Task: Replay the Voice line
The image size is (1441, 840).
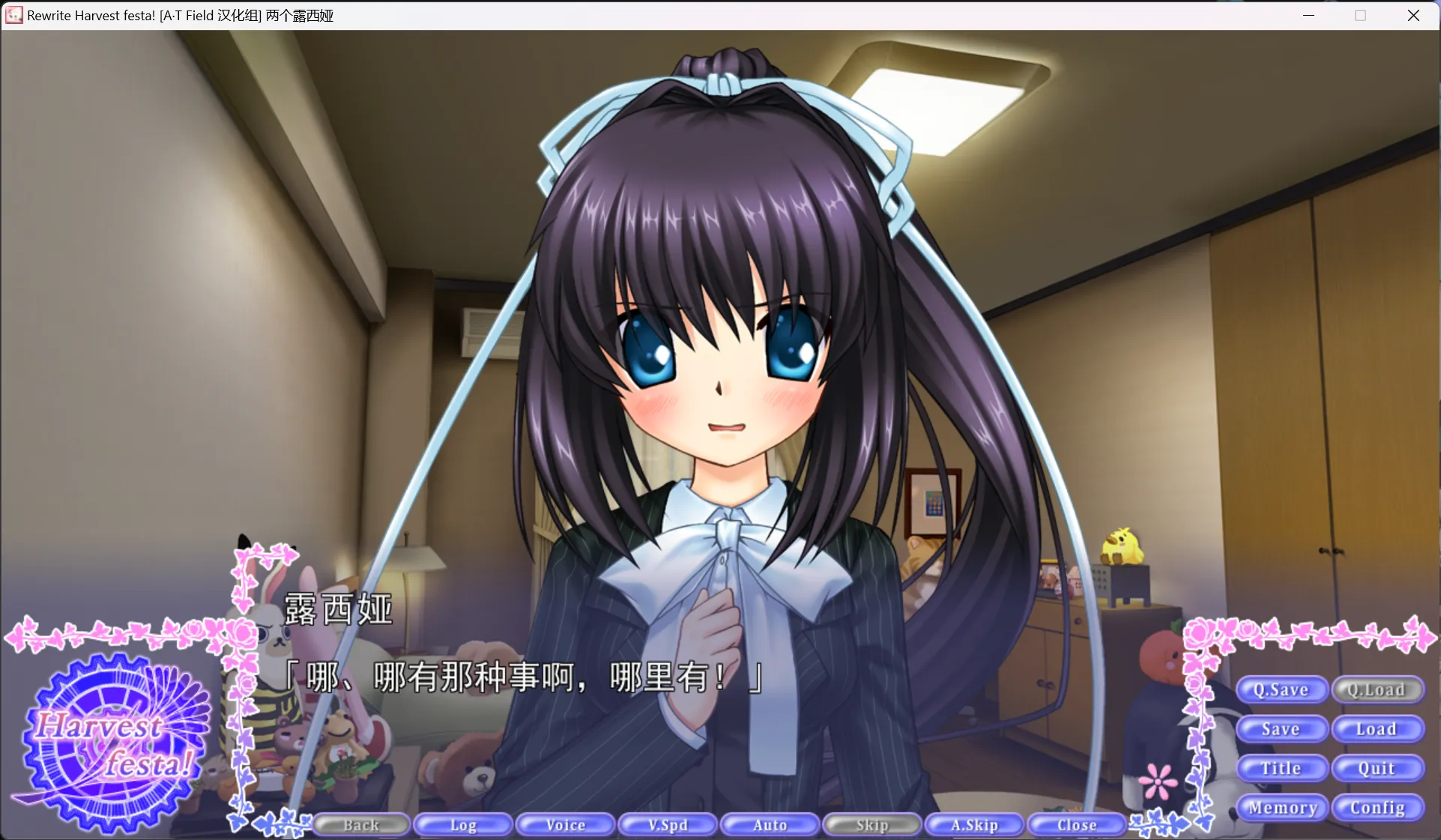Action: [x=565, y=824]
